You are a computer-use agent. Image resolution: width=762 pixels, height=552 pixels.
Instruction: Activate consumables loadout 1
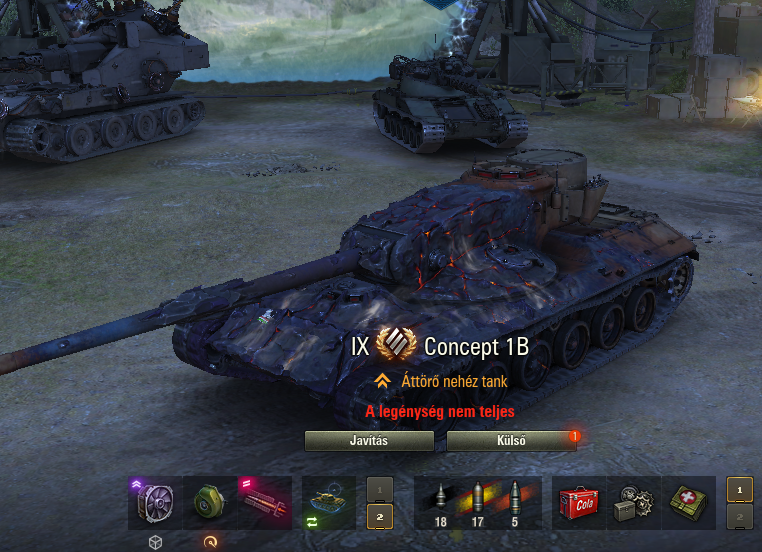click(739, 489)
